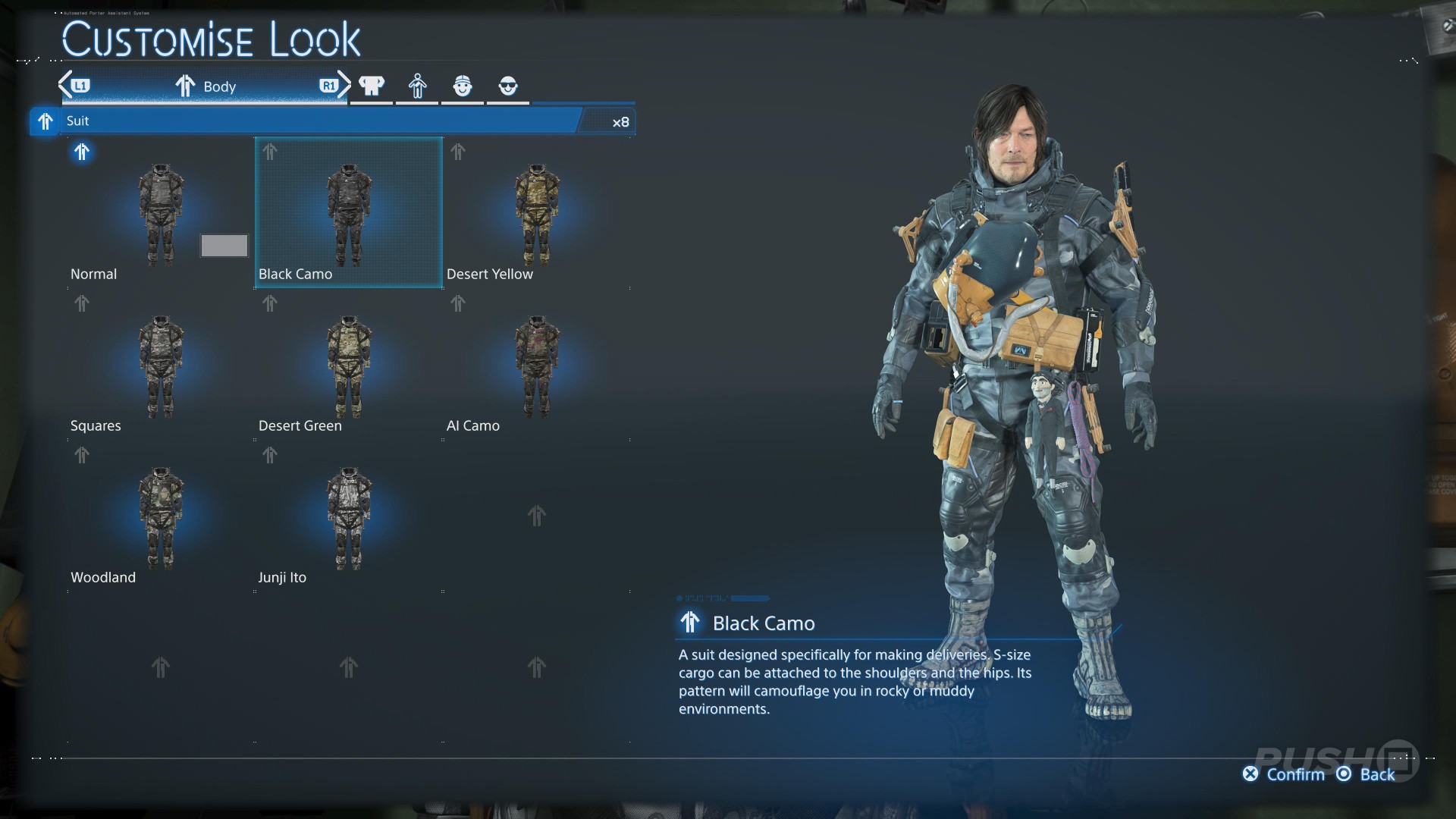Confirm the selected look
Viewport: 1456px width, 819px height.
point(1284,774)
